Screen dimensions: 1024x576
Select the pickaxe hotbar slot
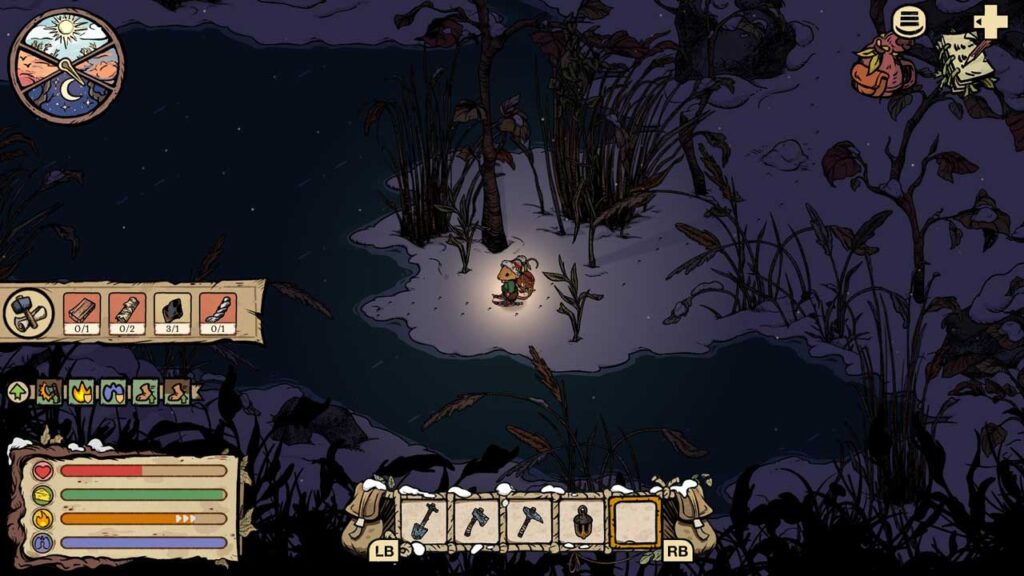point(529,521)
